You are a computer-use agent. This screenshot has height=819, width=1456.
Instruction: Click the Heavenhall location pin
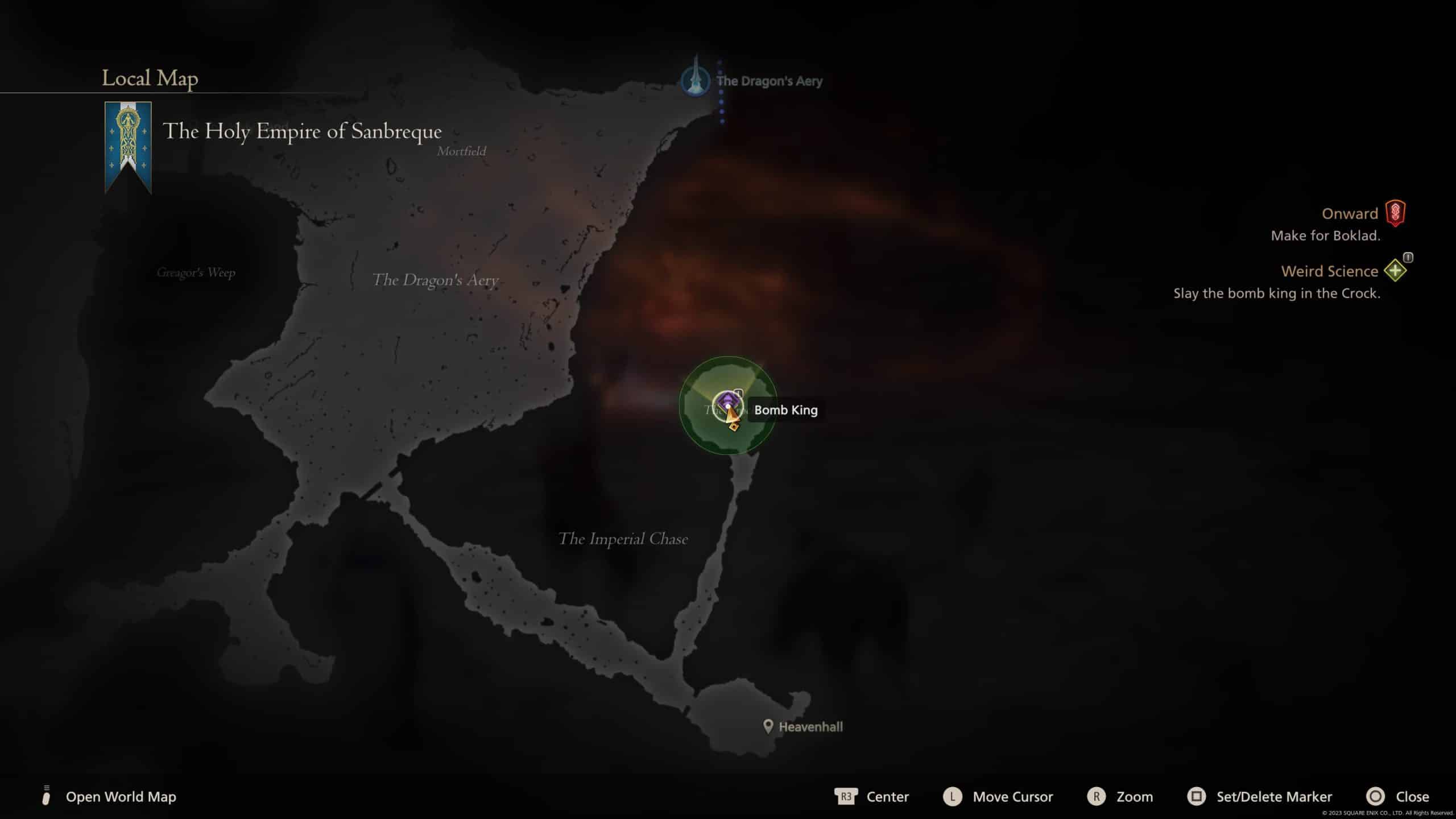pyautogui.click(x=768, y=726)
